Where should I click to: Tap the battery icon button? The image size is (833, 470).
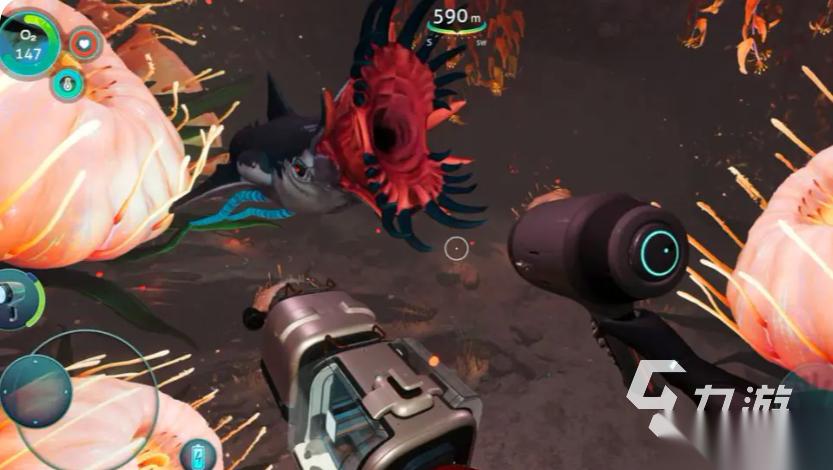[x=199, y=454]
